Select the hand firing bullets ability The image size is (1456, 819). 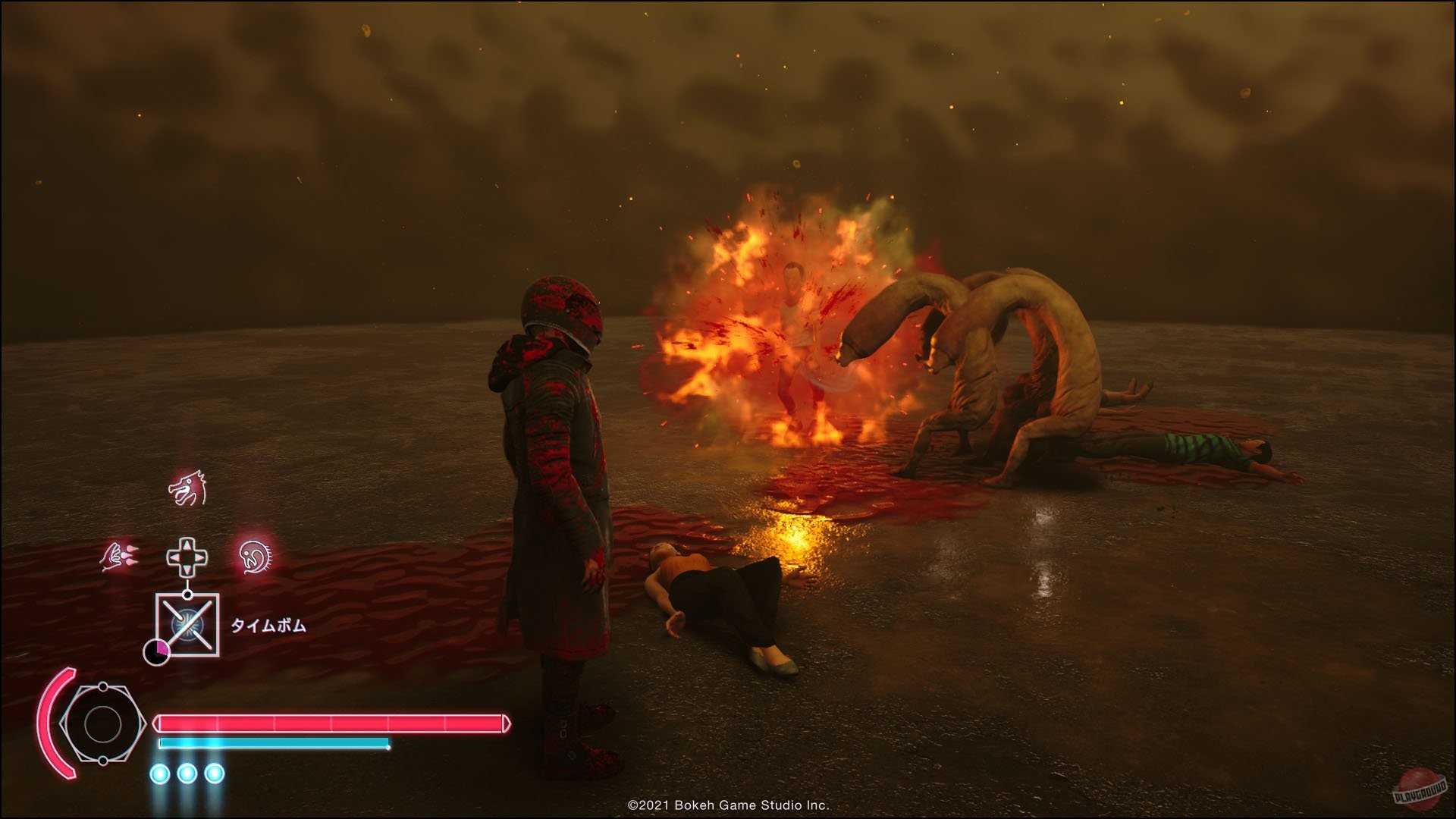pyautogui.click(x=119, y=557)
